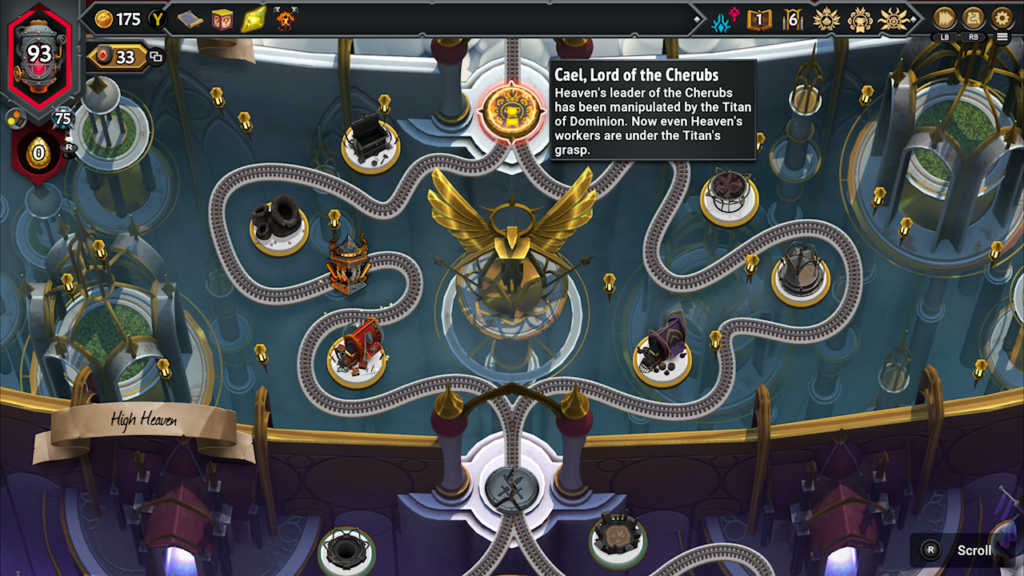This screenshot has height=576, width=1024.
Task: Inspect the rolled blue scroll artifact
Action: 190,19
